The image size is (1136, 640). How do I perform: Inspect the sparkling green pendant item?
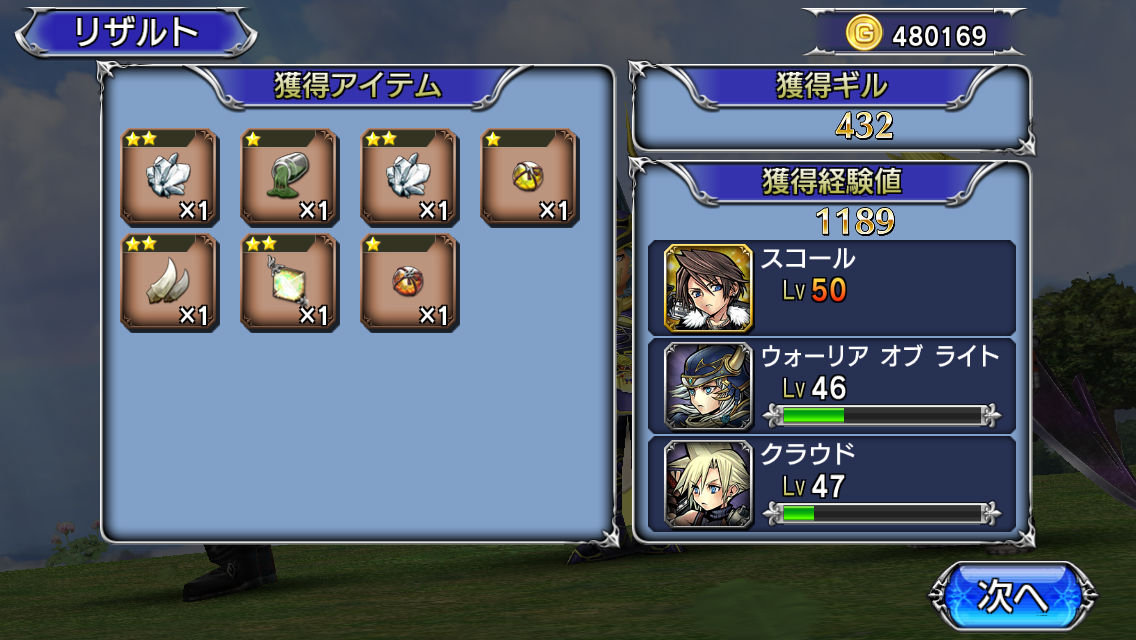(289, 283)
